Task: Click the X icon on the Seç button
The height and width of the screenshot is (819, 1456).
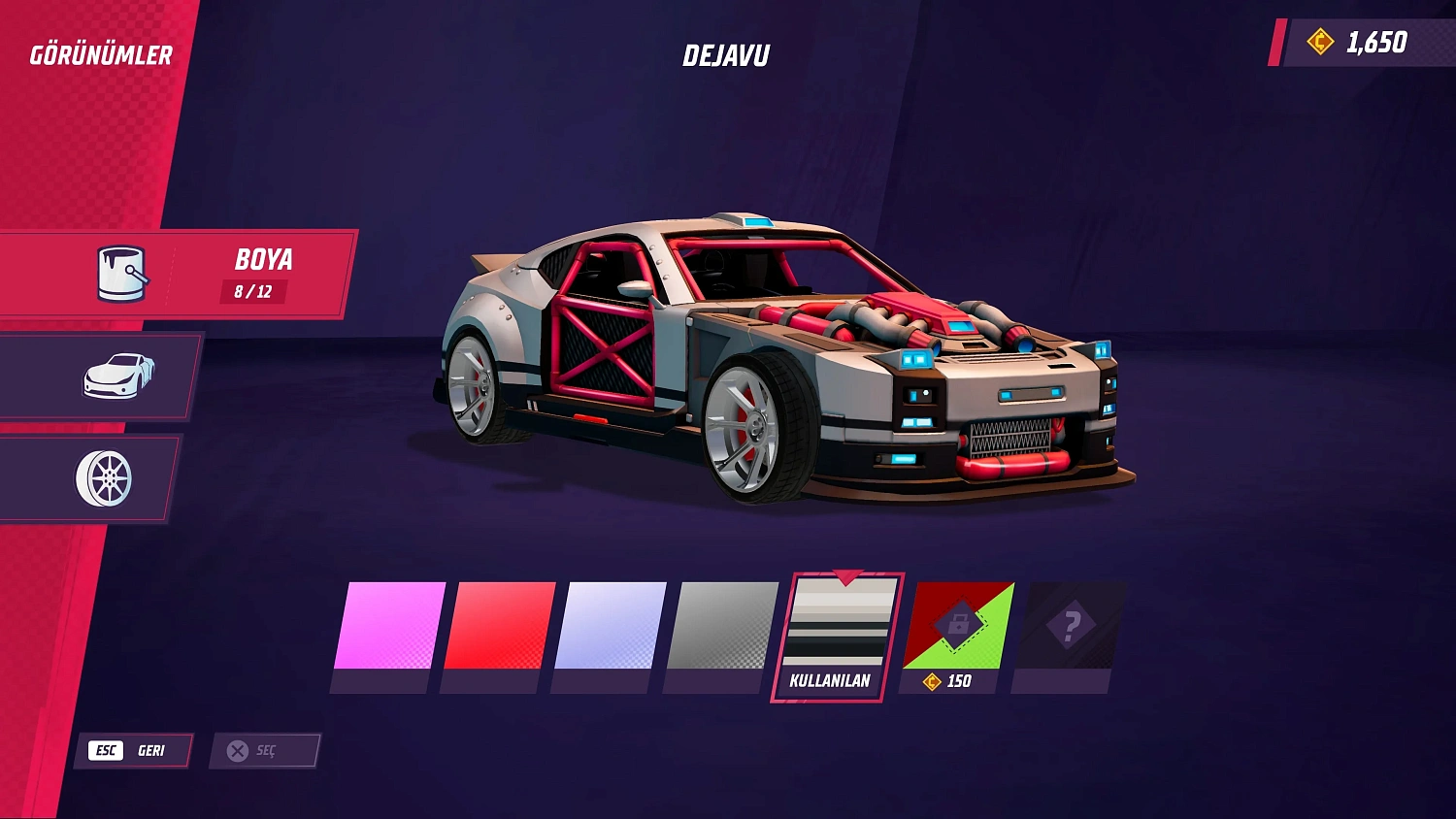Action: [x=236, y=749]
